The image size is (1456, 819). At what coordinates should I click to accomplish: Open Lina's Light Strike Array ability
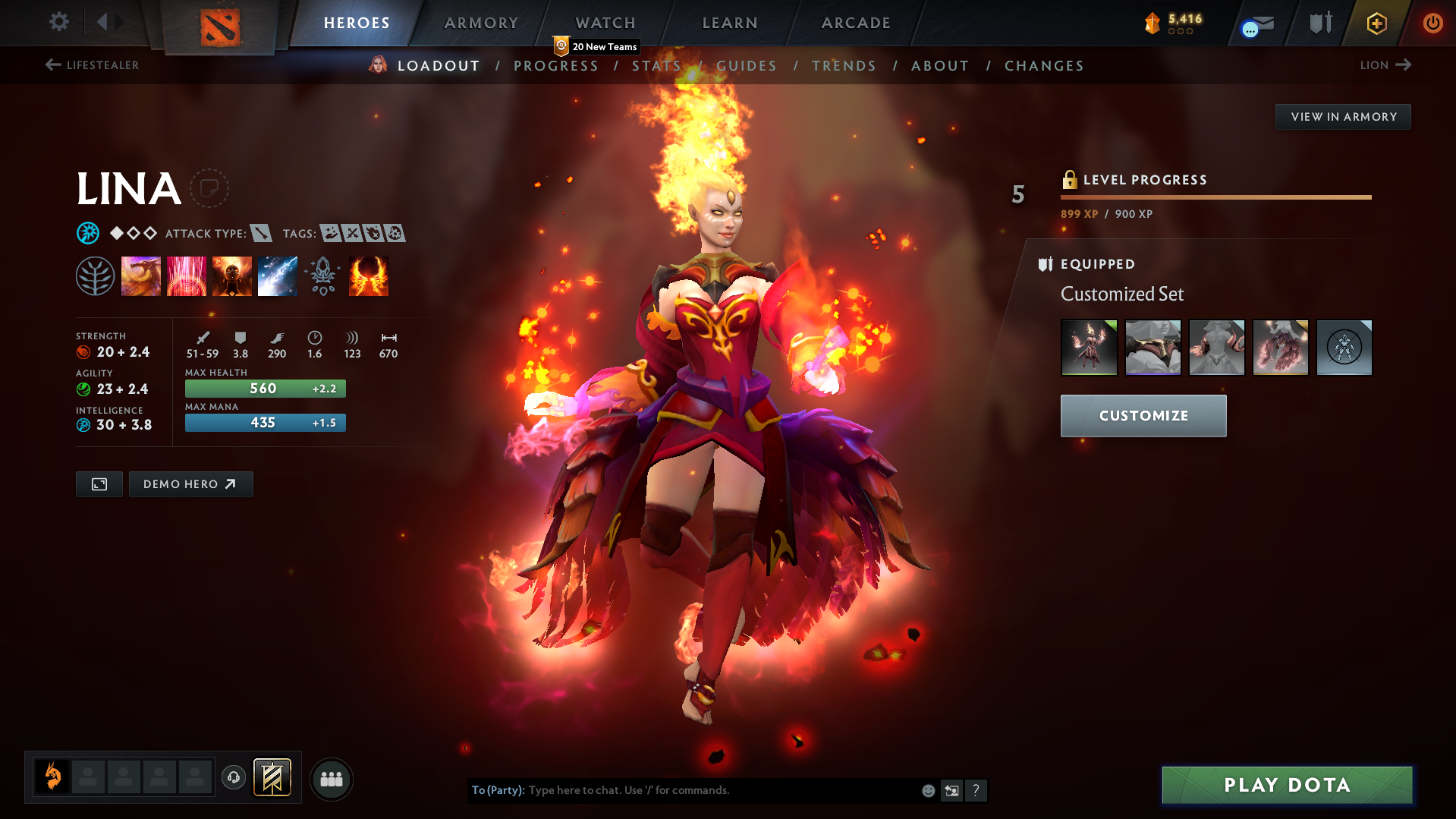pos(187,276)
